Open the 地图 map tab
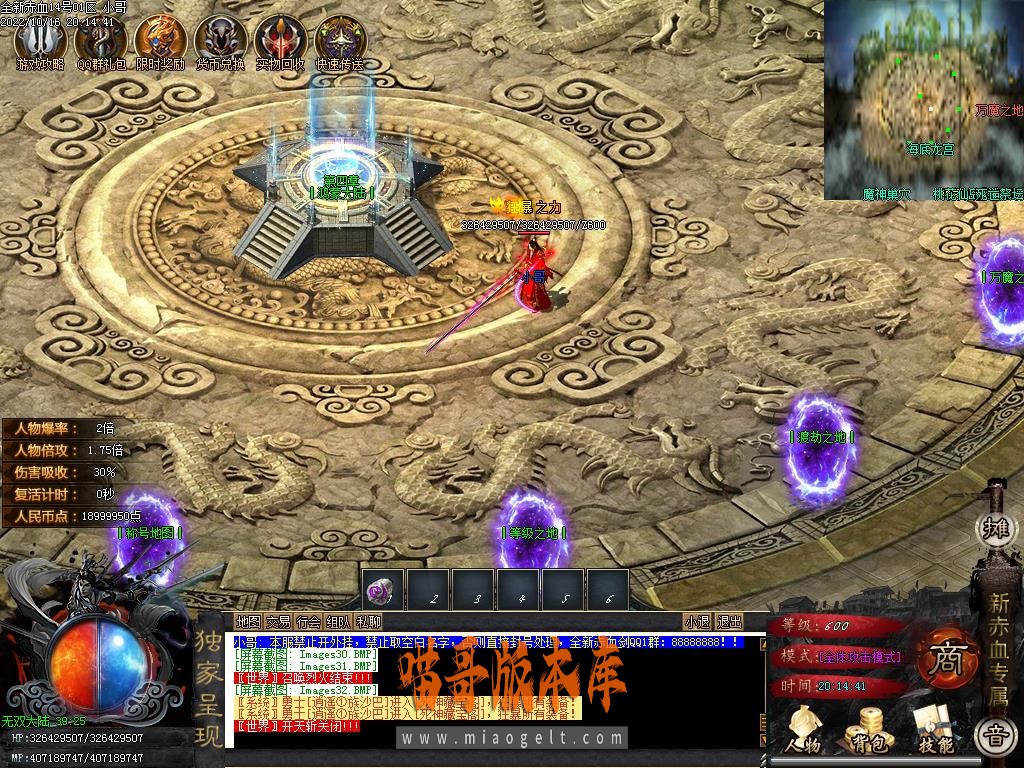 247,622
